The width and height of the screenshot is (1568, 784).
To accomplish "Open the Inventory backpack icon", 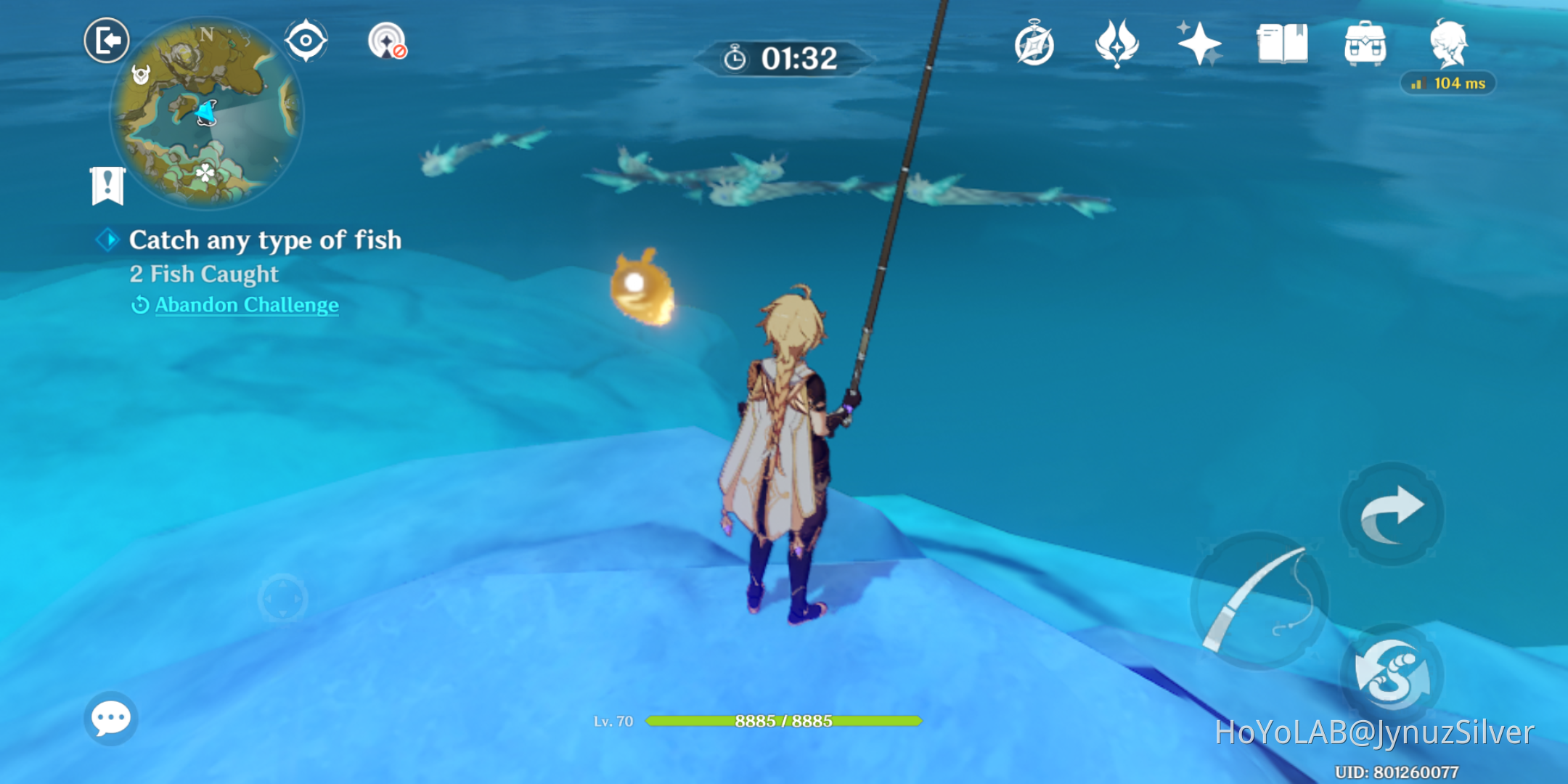I will click(x=1365, y=45).
